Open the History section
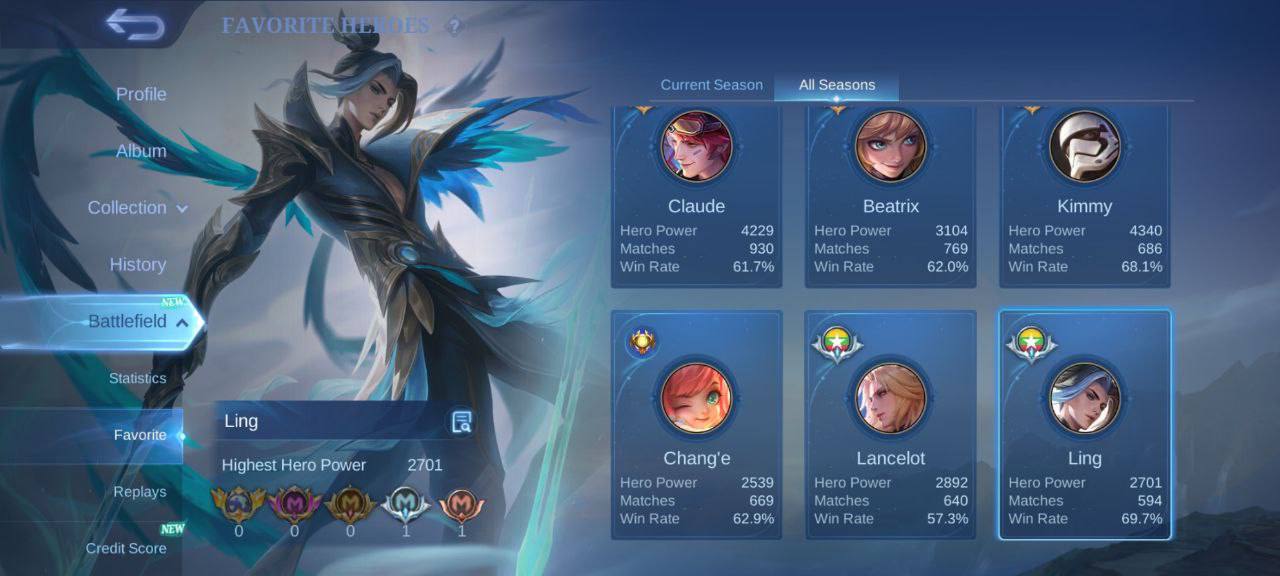Viewport: 1280px width, 576px height. coord(138,265)
